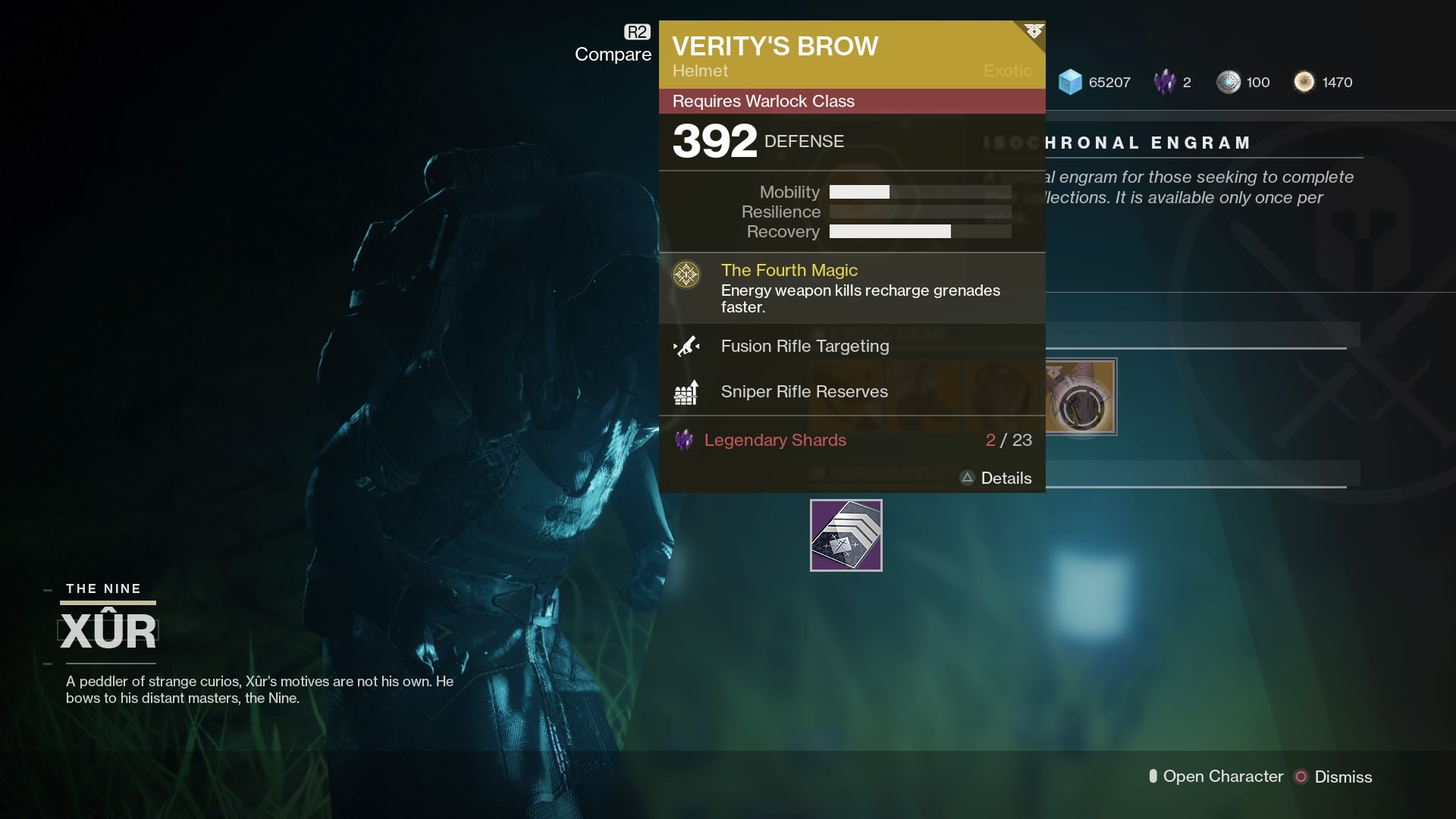Select the exotic armor slot beside the tooltip
Screen dimensions: 1456x819
(x=1081, y=397)
